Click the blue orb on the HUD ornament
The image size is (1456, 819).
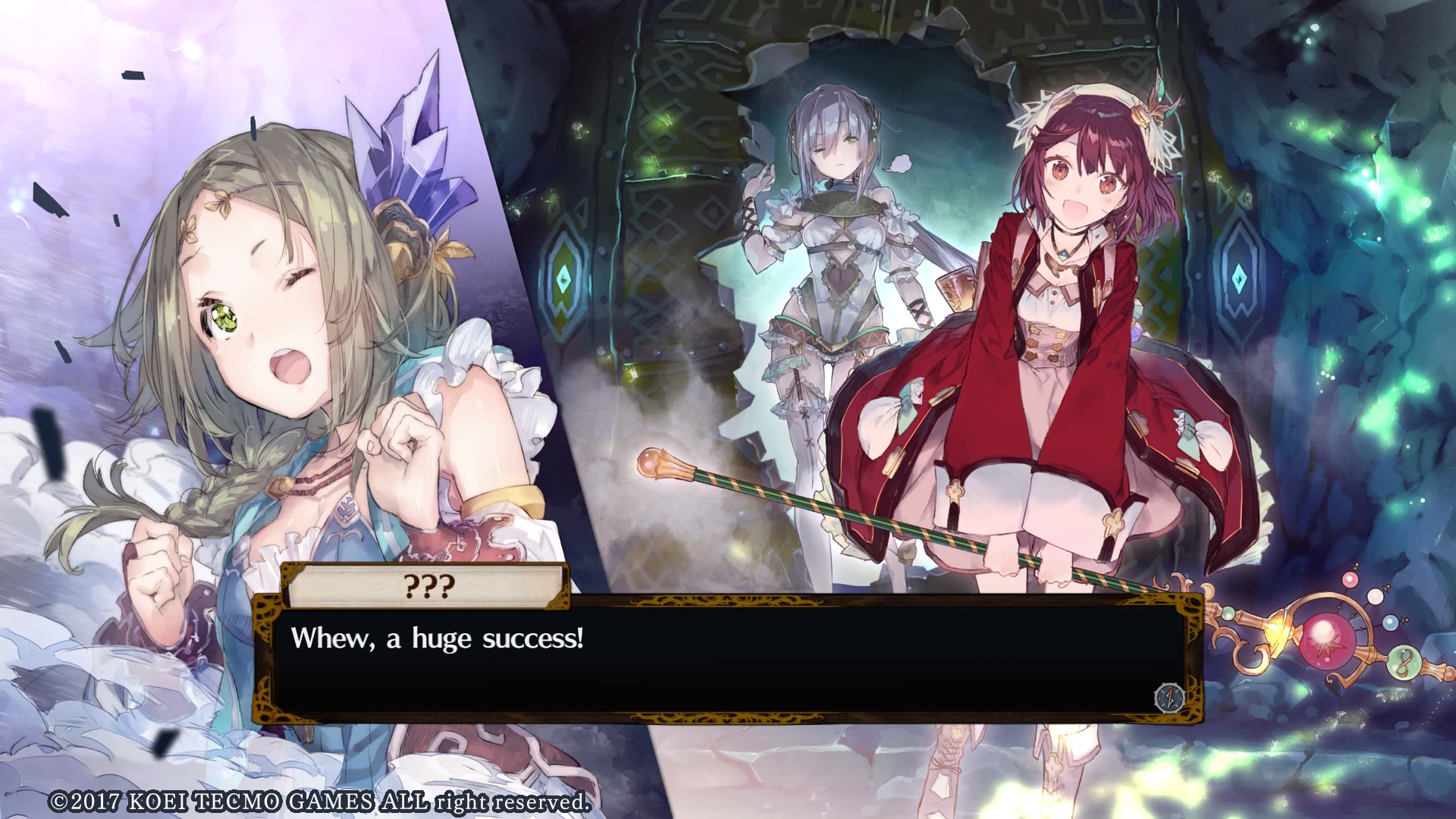[1390, 622]
